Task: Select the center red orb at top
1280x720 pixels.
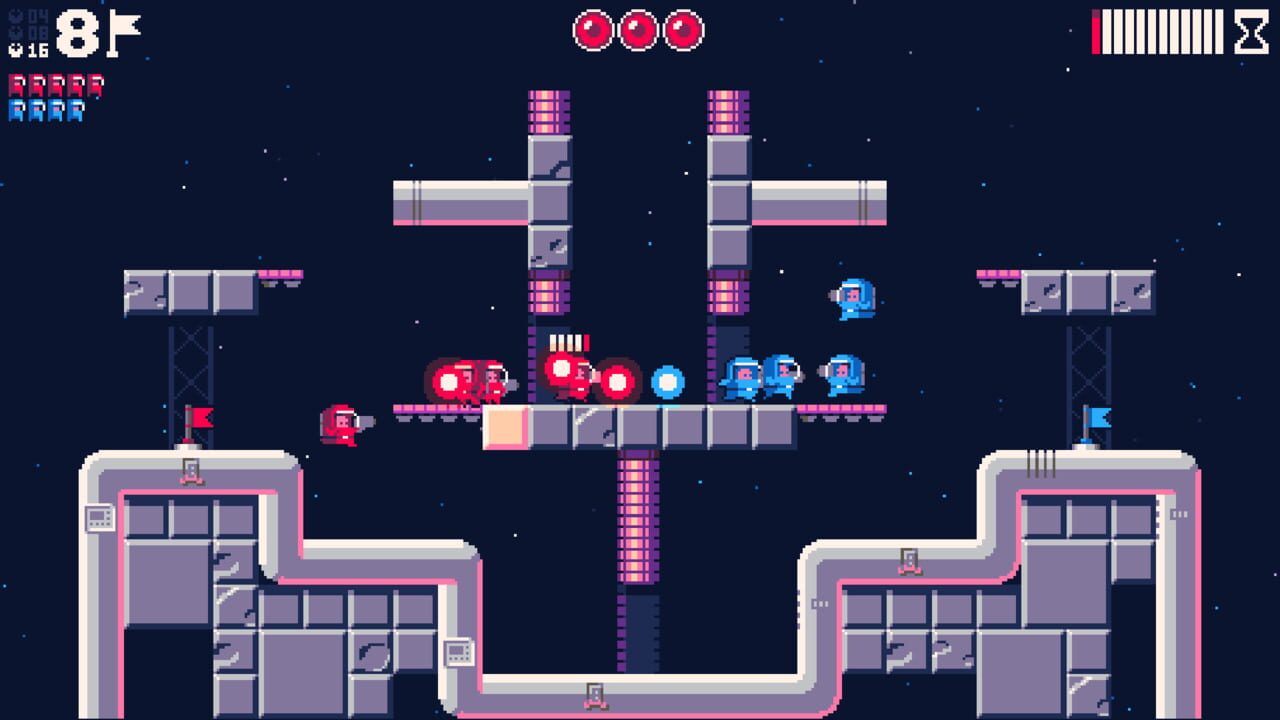Action: point(639,30)
